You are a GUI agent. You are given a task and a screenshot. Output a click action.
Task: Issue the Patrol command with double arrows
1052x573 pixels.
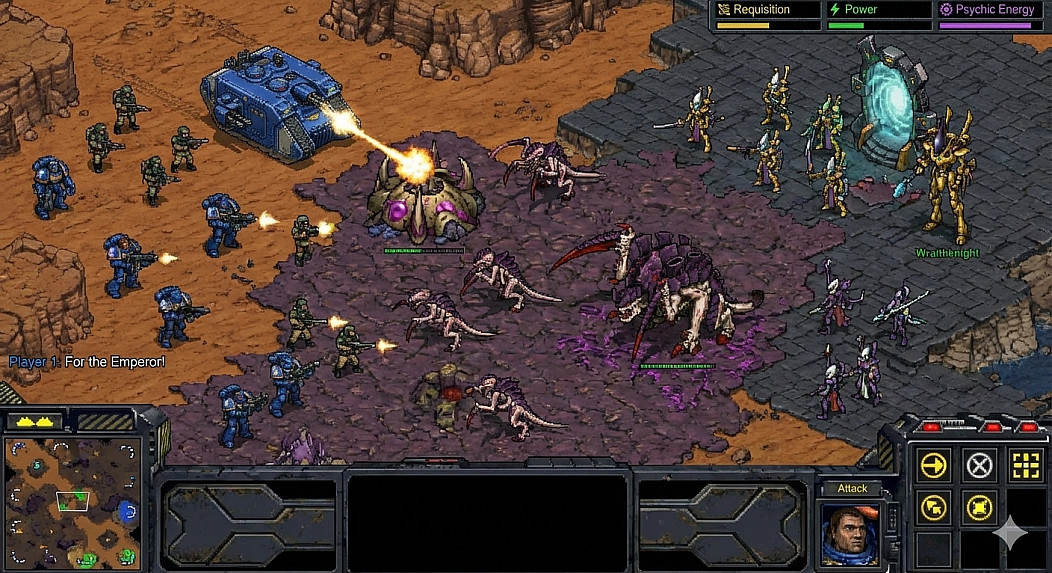tap(934, 507)
